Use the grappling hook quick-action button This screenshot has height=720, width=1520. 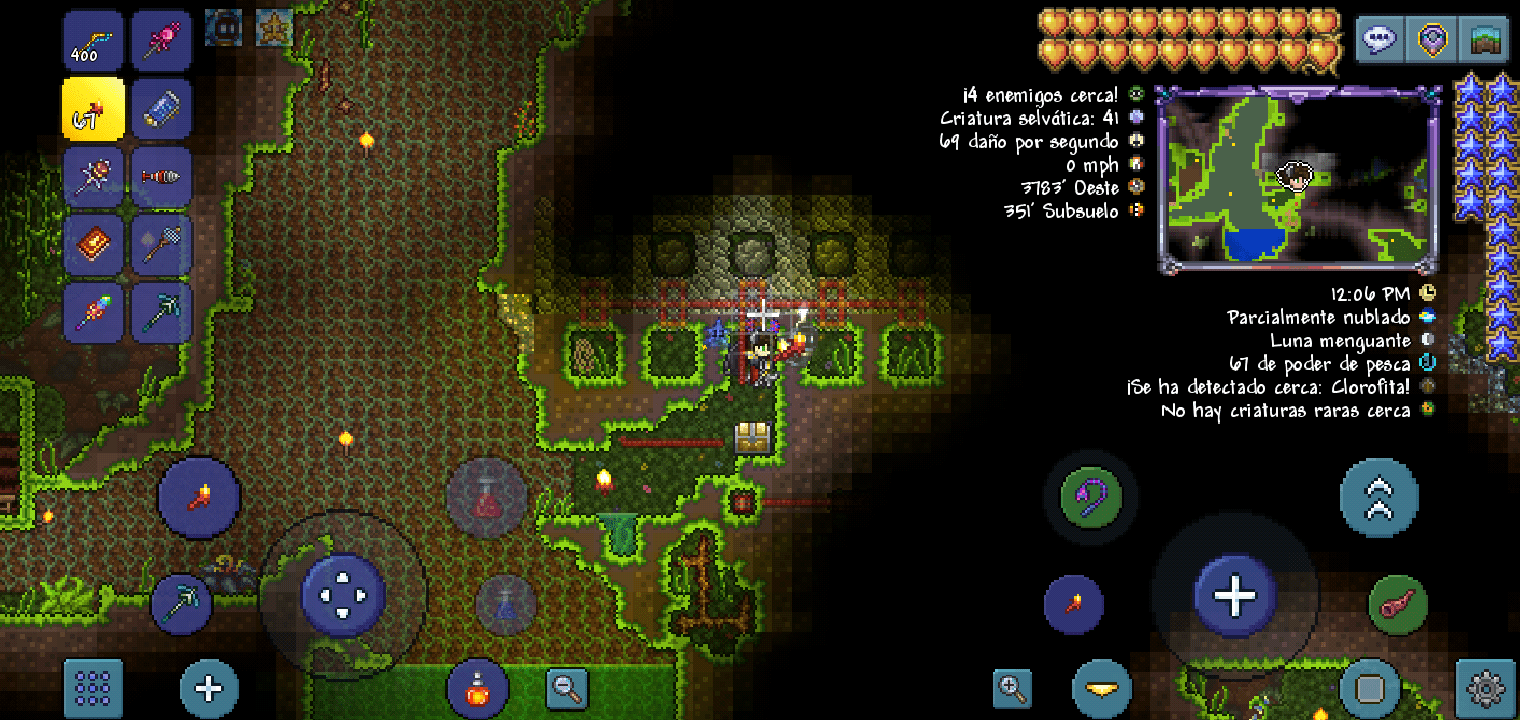pos(1089,499)
